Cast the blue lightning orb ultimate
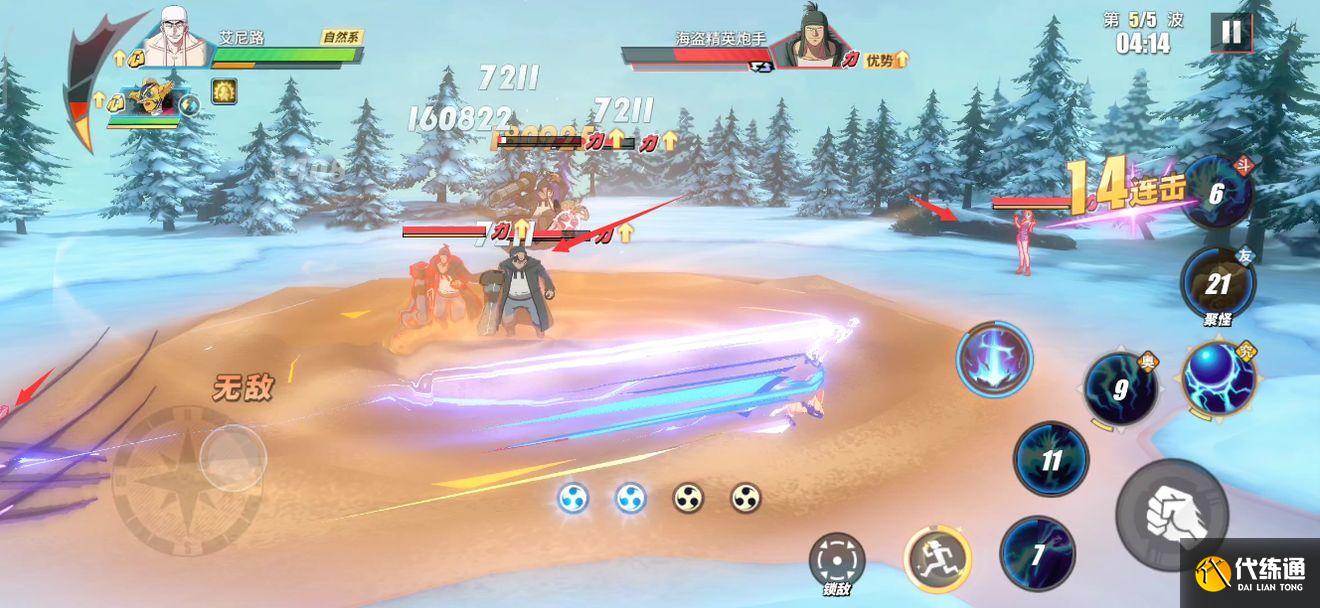 tap(1218, 379)
